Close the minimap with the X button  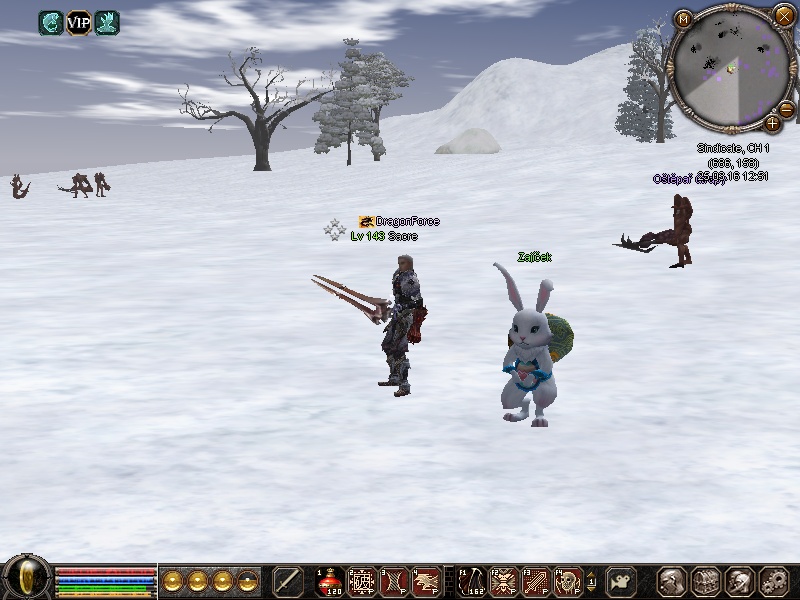click(x=783, y=16)
